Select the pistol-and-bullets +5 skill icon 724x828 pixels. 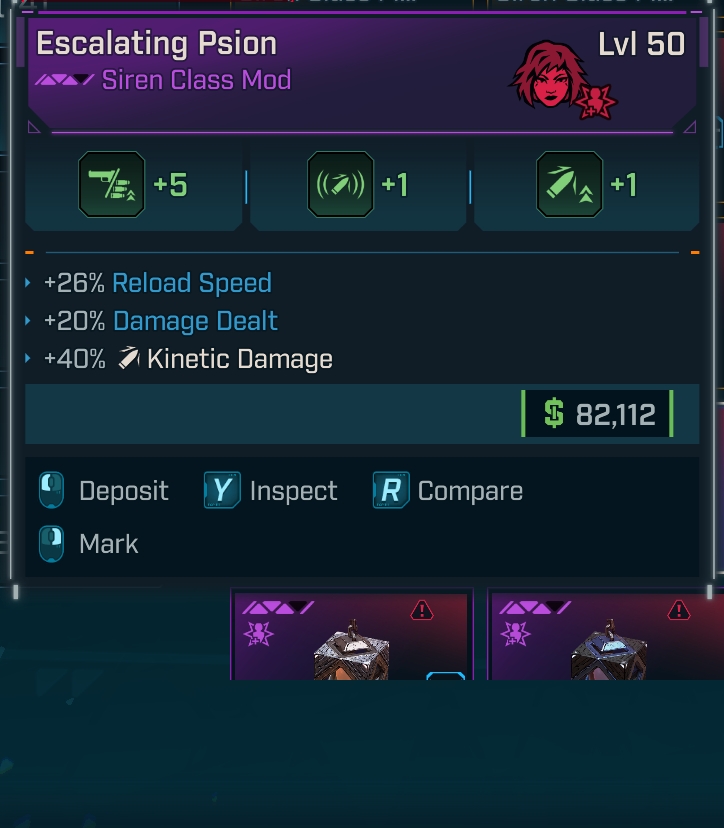tap(111, 185)
